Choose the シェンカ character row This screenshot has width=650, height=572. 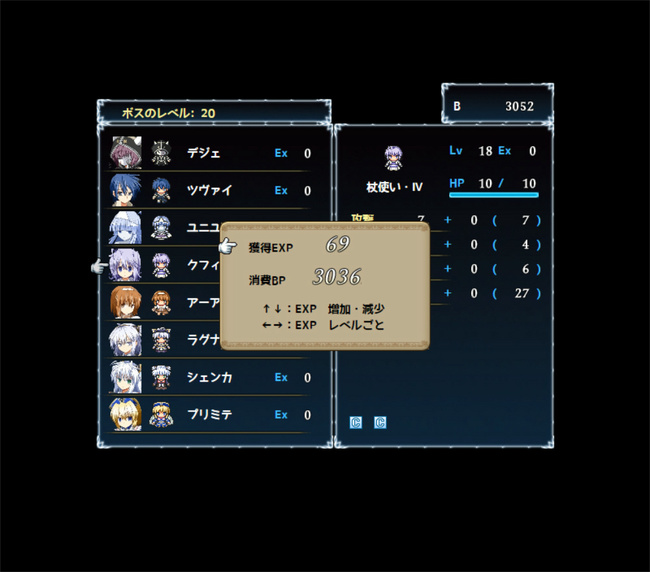click(x=209, y=377)
